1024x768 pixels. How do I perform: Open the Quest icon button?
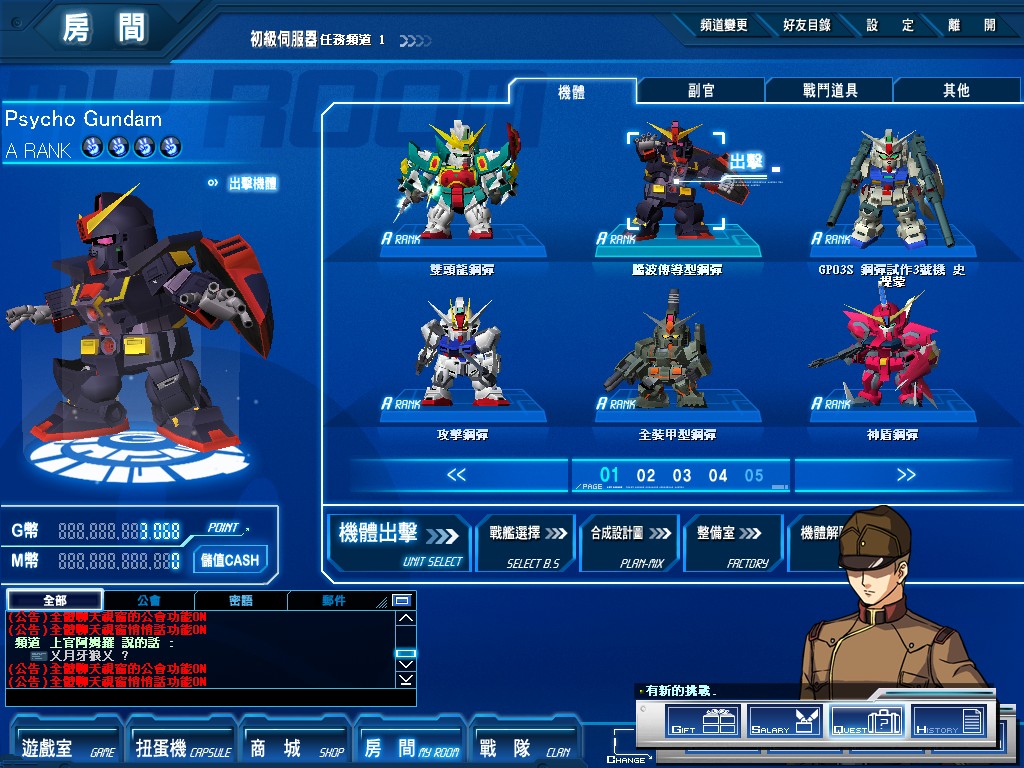(x=866, y=720)
